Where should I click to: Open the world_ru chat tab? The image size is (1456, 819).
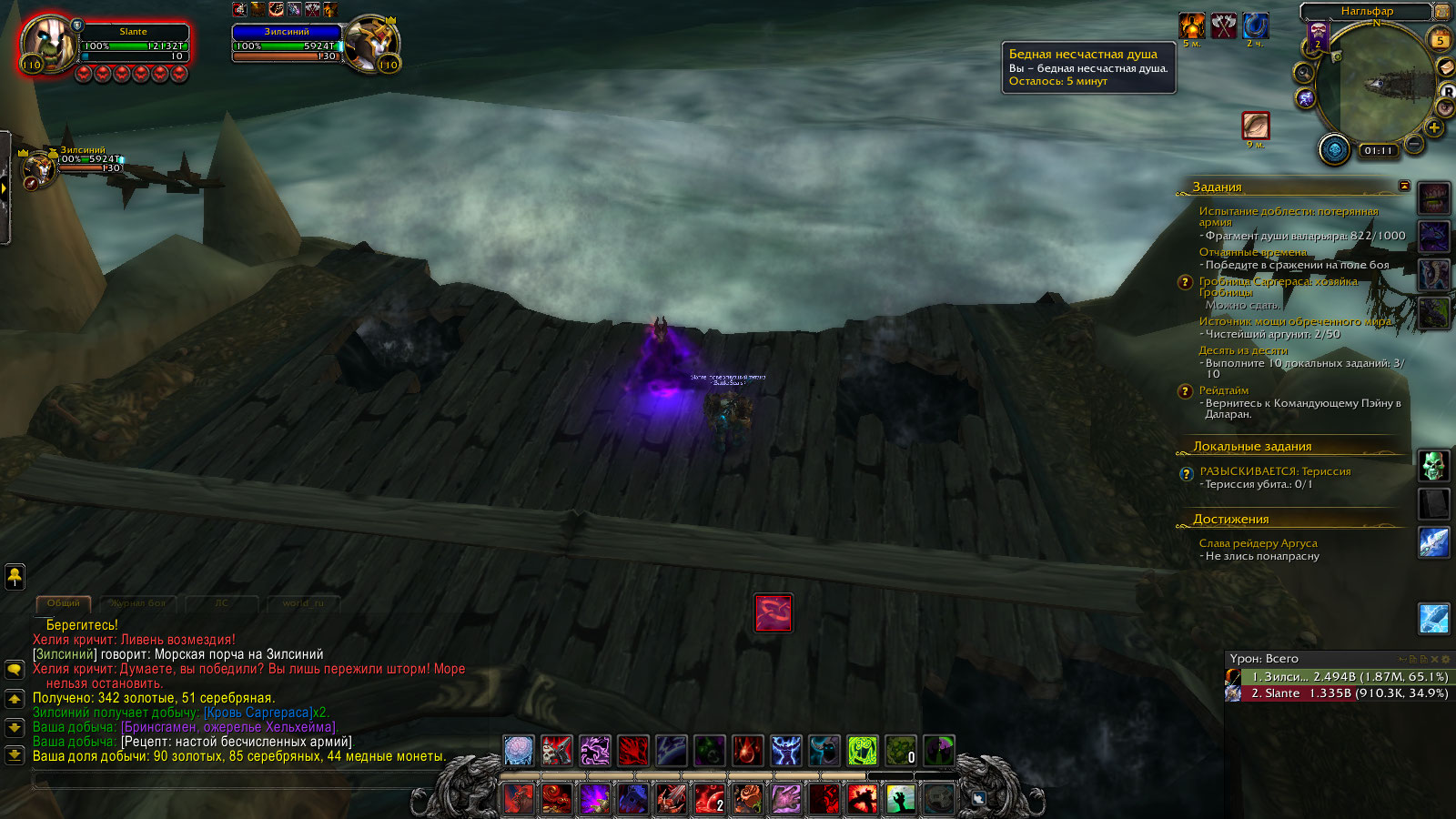coord(302,603)
